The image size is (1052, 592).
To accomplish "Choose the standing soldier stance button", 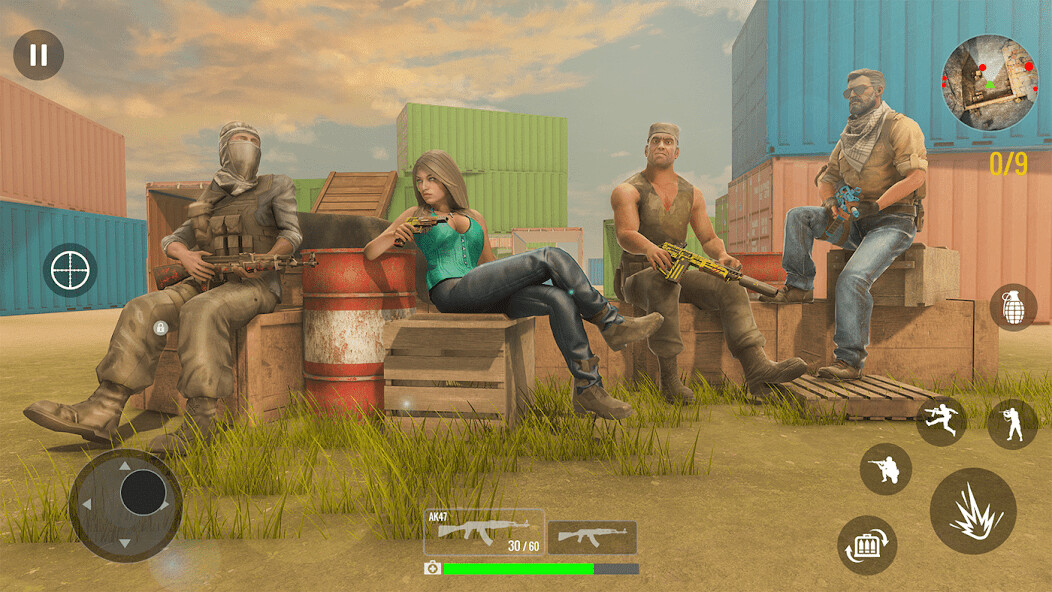I will [x=1012, y=424].
